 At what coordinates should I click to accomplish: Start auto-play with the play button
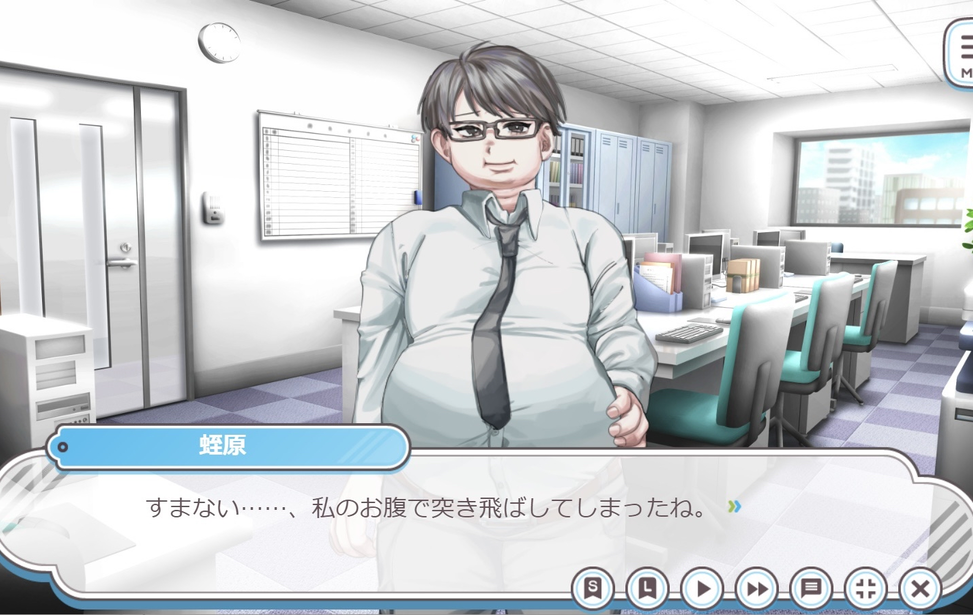tap(702, 588)
